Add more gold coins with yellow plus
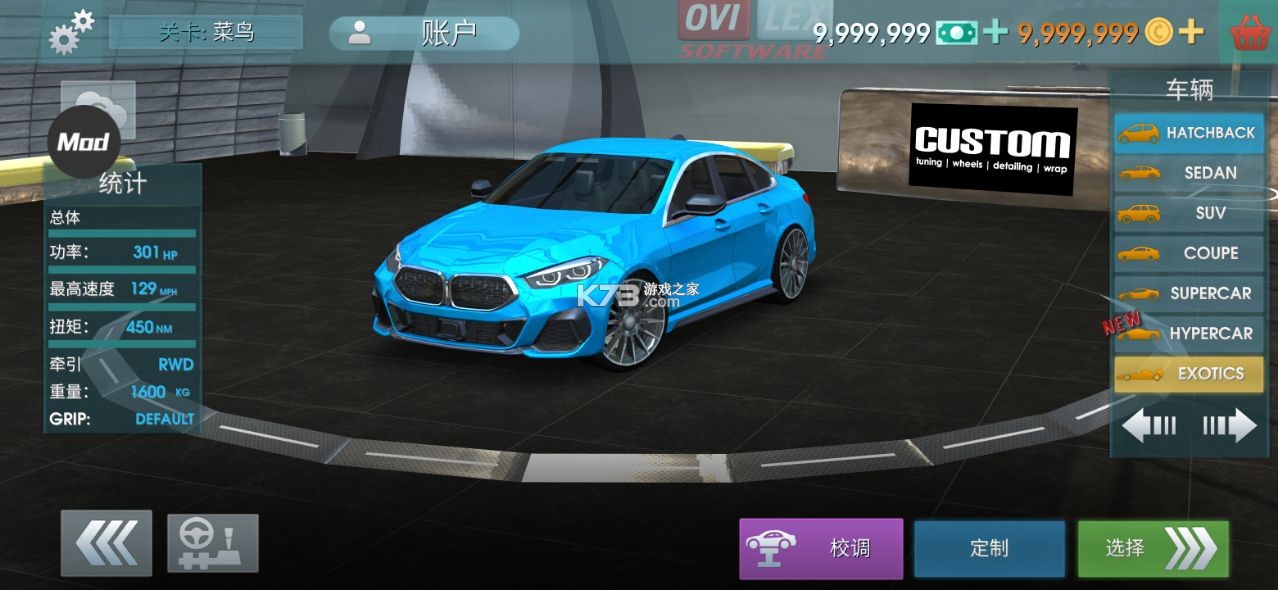This screenshot has height=590, width=1278. click(x=1190, y=32)
